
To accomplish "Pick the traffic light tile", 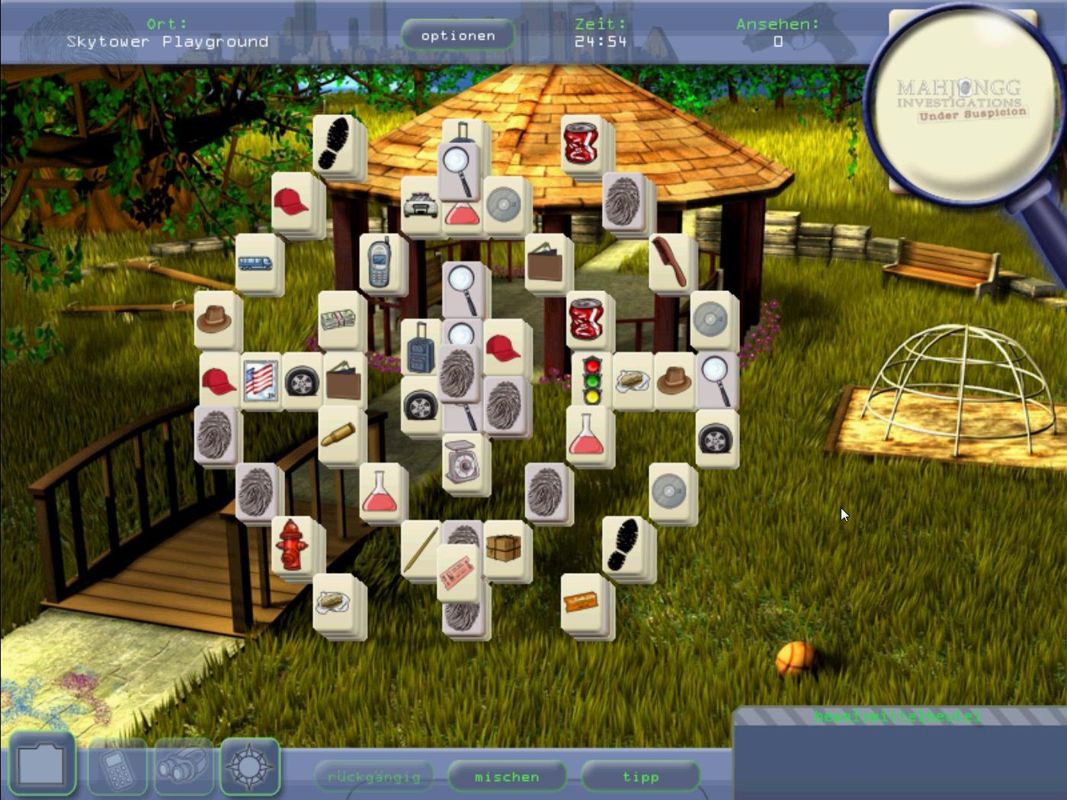I will click(591, 378).
